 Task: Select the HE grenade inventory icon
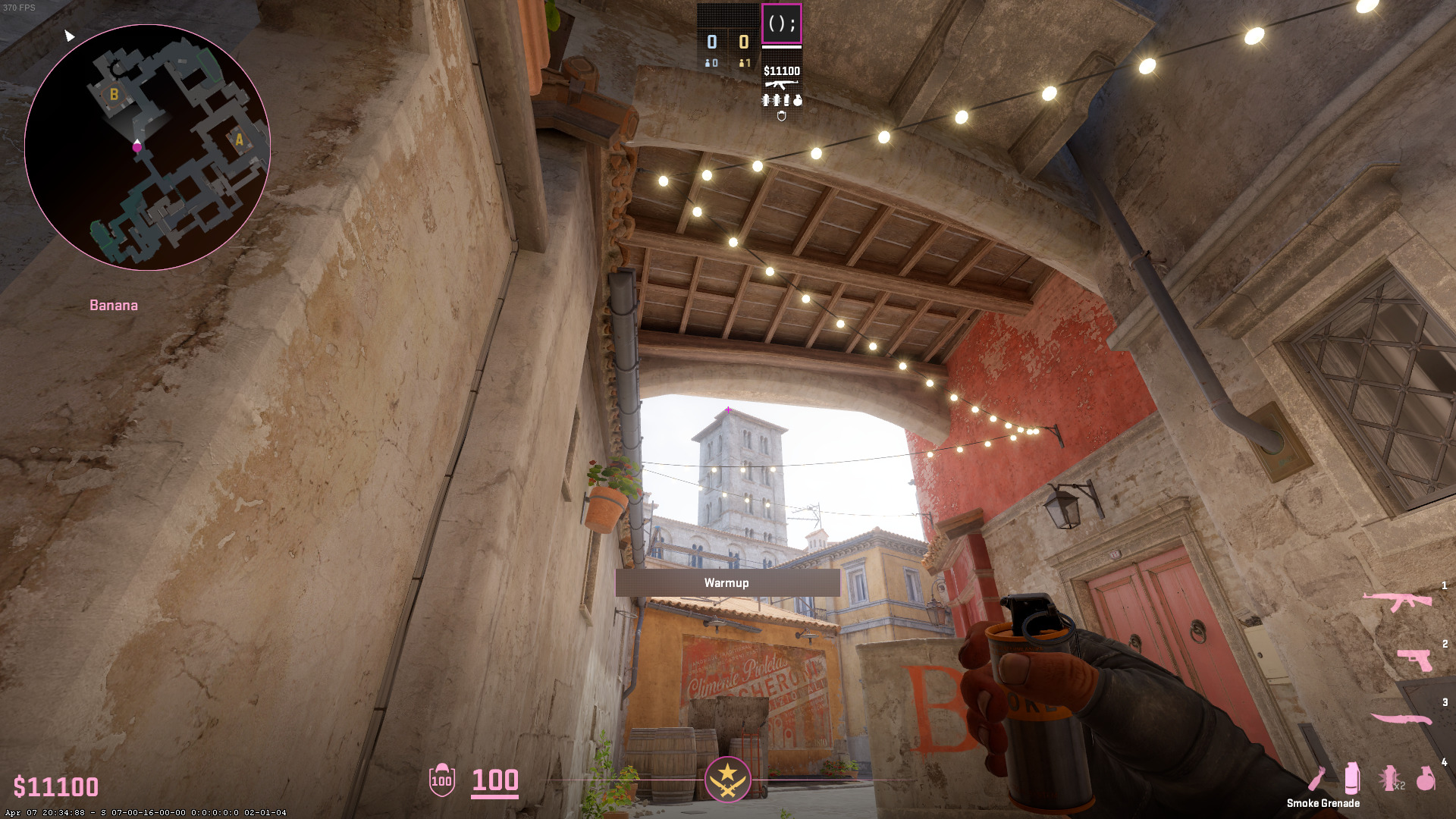(x=1426, y=778)
